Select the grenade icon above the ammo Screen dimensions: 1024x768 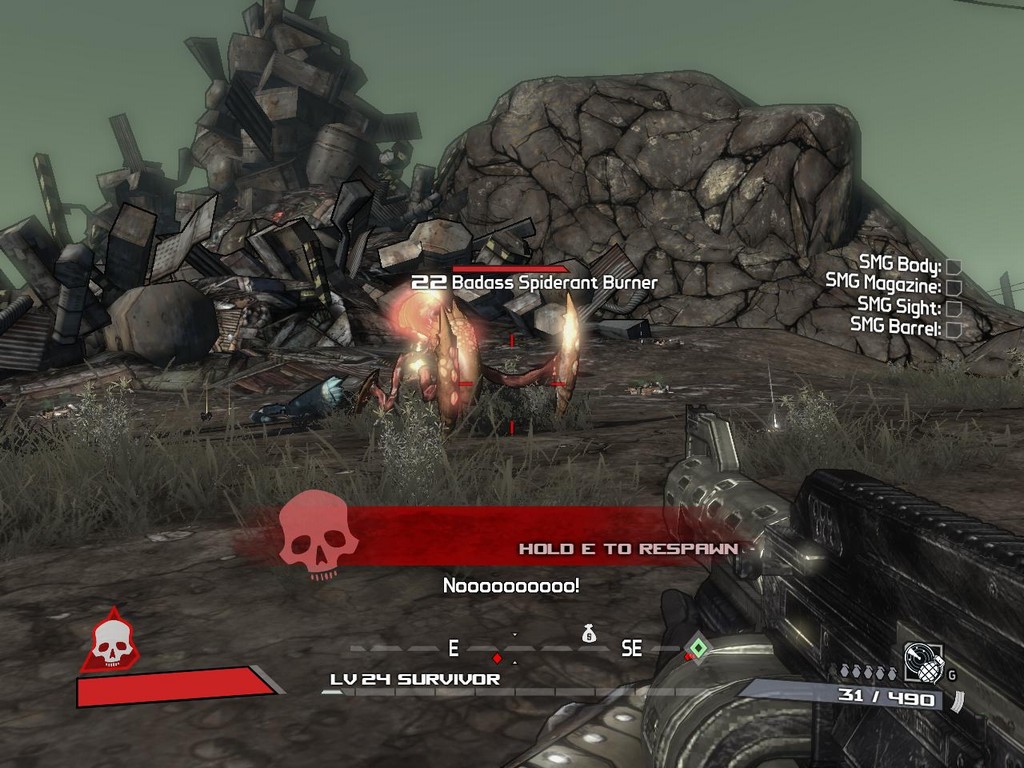(923, 662)
